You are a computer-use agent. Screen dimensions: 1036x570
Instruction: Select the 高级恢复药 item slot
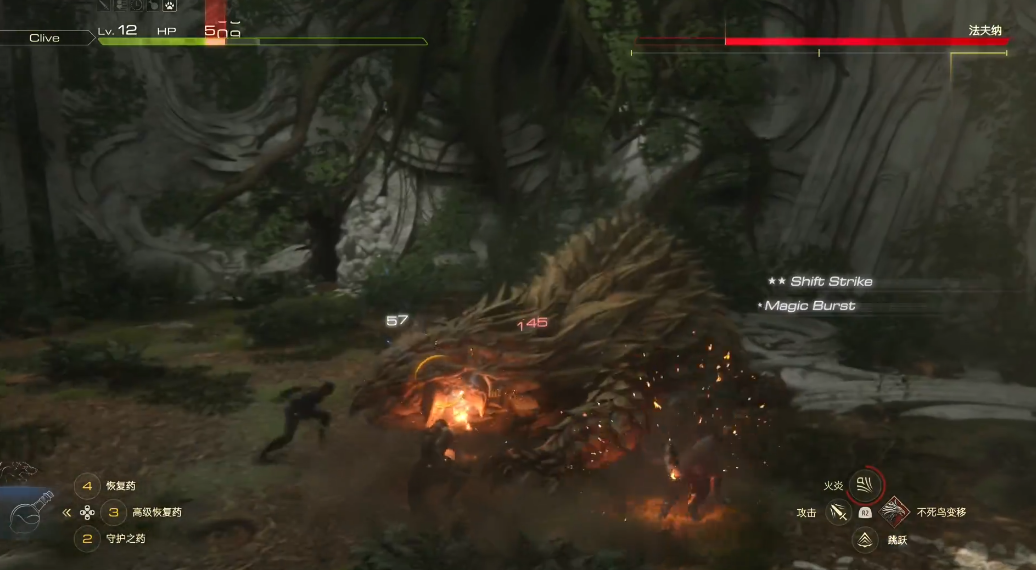pyautogui.click(x=114, y=513)
